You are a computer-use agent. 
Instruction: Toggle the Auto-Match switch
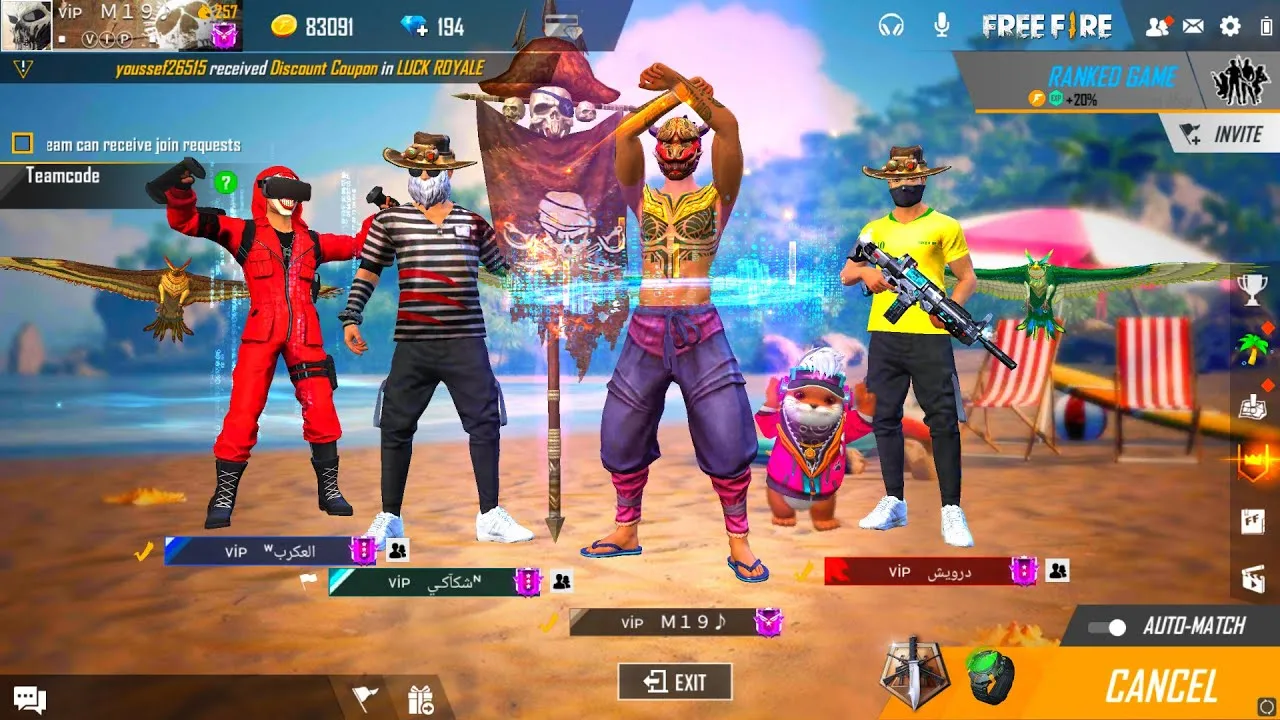pos(1106,627)
